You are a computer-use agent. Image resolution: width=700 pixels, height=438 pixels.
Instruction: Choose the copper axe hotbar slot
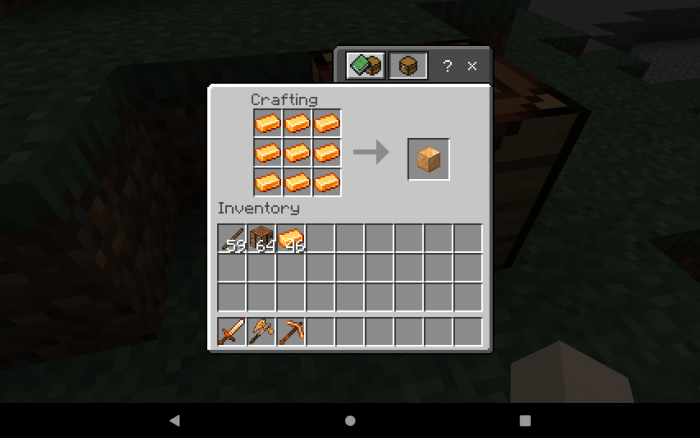(x=262, y=331)
